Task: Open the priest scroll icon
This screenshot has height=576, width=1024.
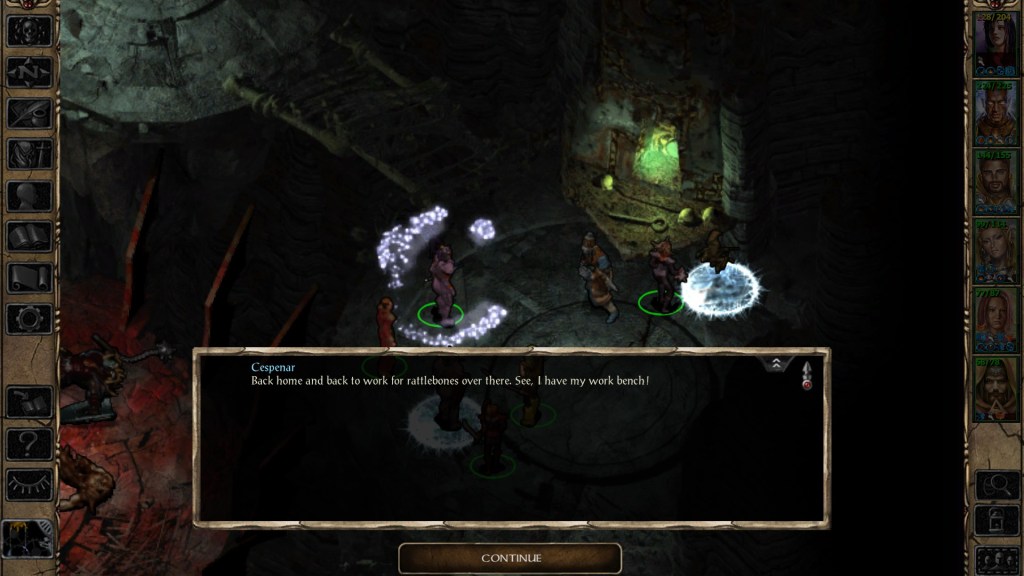Action: pos(29,278)
